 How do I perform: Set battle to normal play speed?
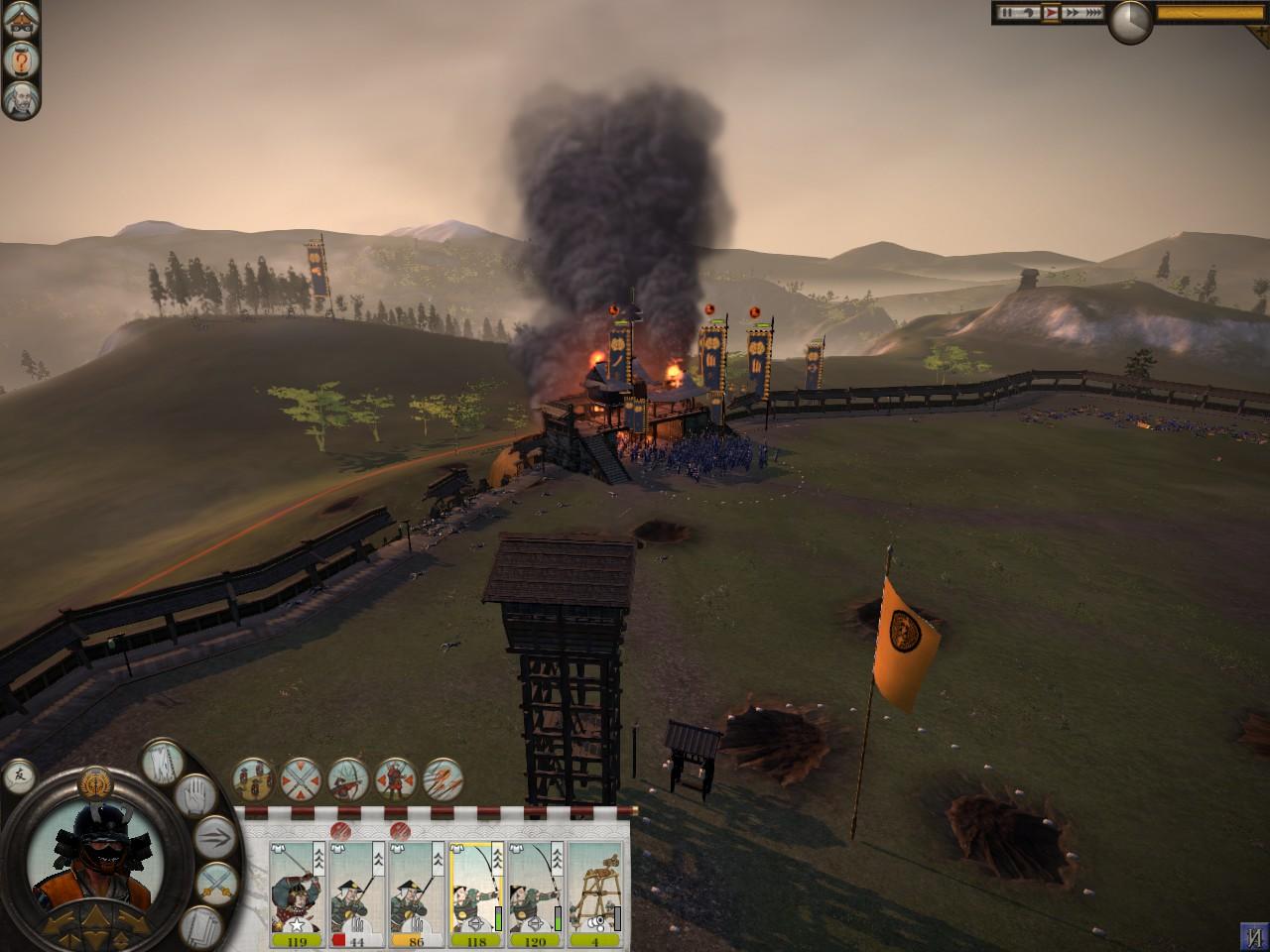[1051, 13]
